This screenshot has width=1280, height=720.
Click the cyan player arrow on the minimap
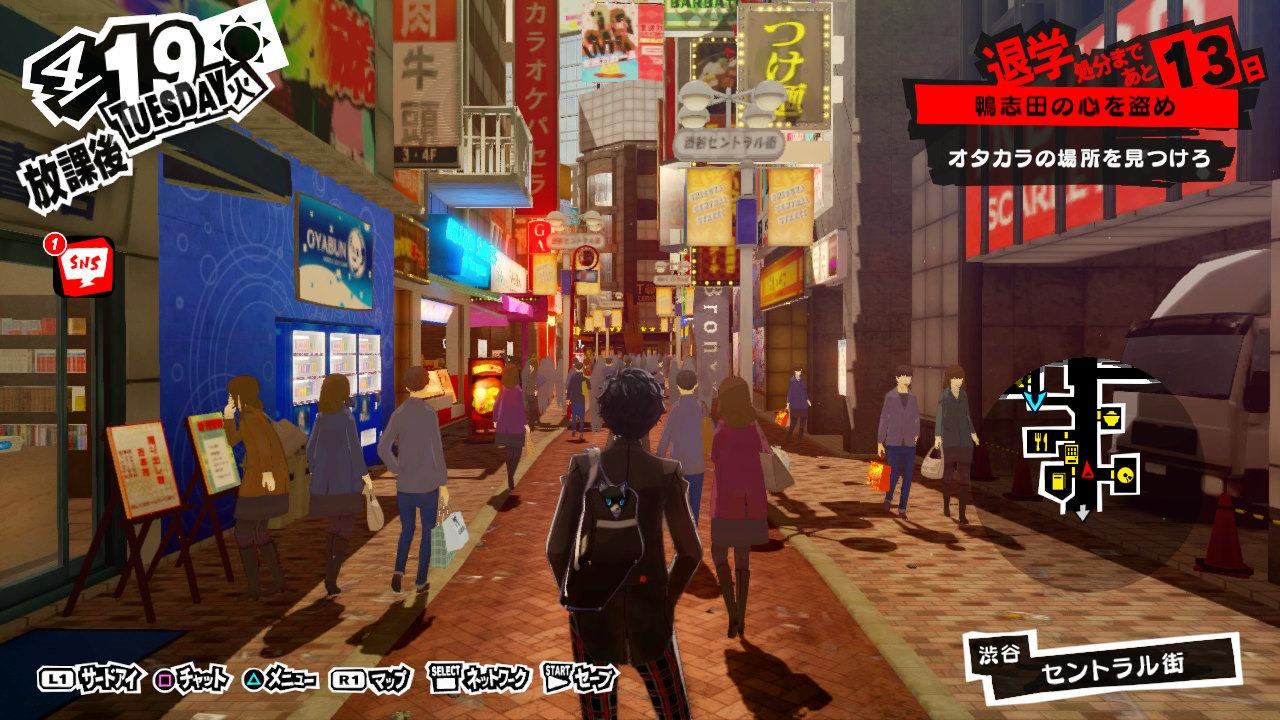[x=1035, y=401]
